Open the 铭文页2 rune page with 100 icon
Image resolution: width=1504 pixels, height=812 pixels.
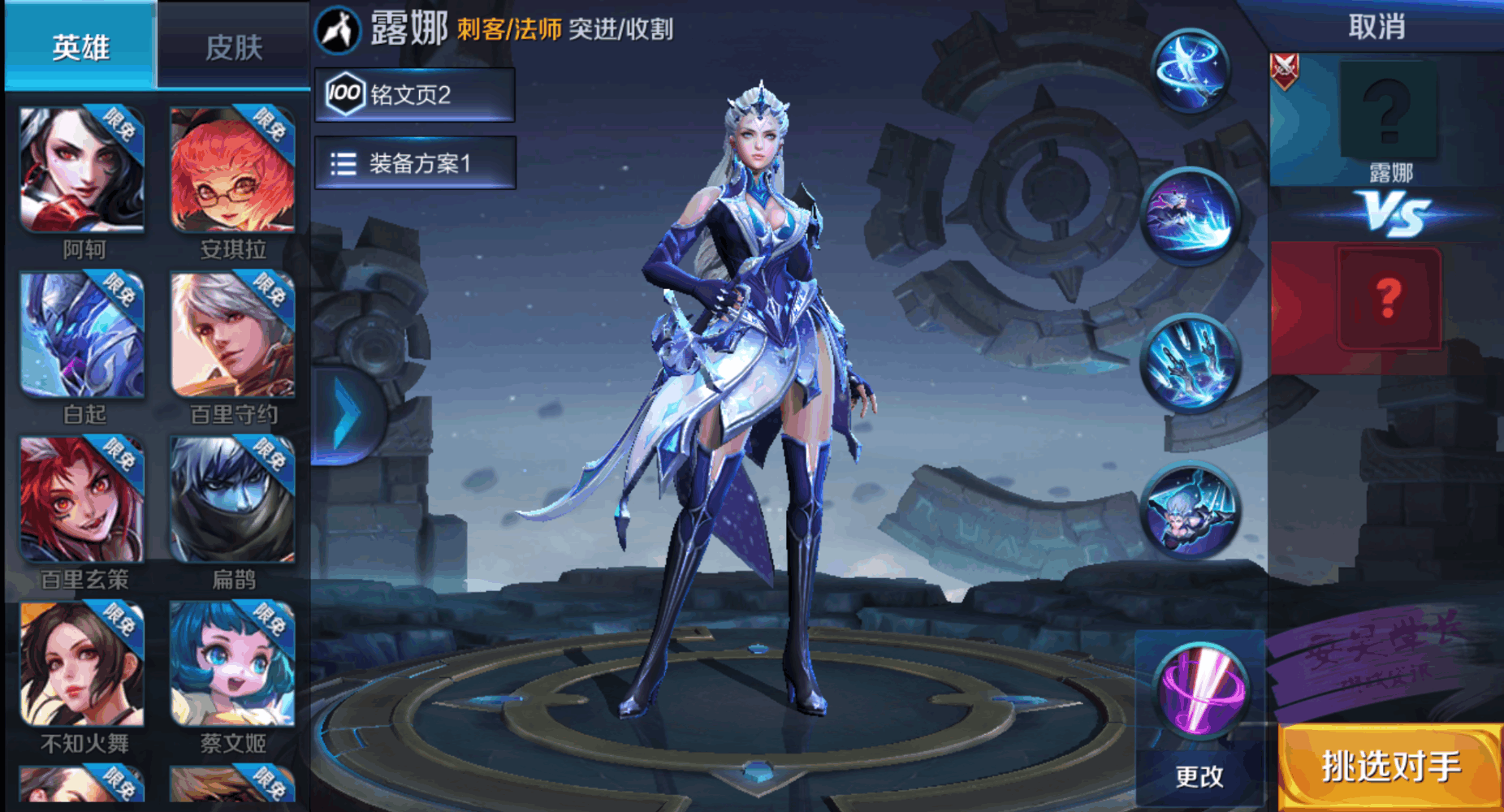(414, 93)
